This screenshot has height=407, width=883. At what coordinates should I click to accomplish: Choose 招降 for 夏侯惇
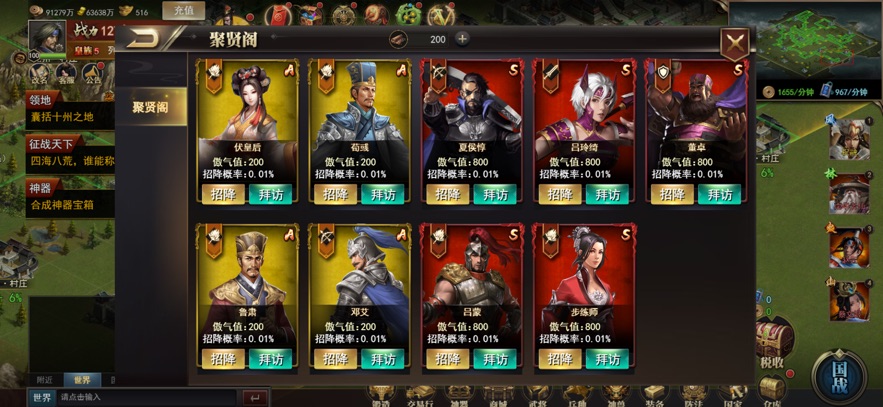point(448,194)
